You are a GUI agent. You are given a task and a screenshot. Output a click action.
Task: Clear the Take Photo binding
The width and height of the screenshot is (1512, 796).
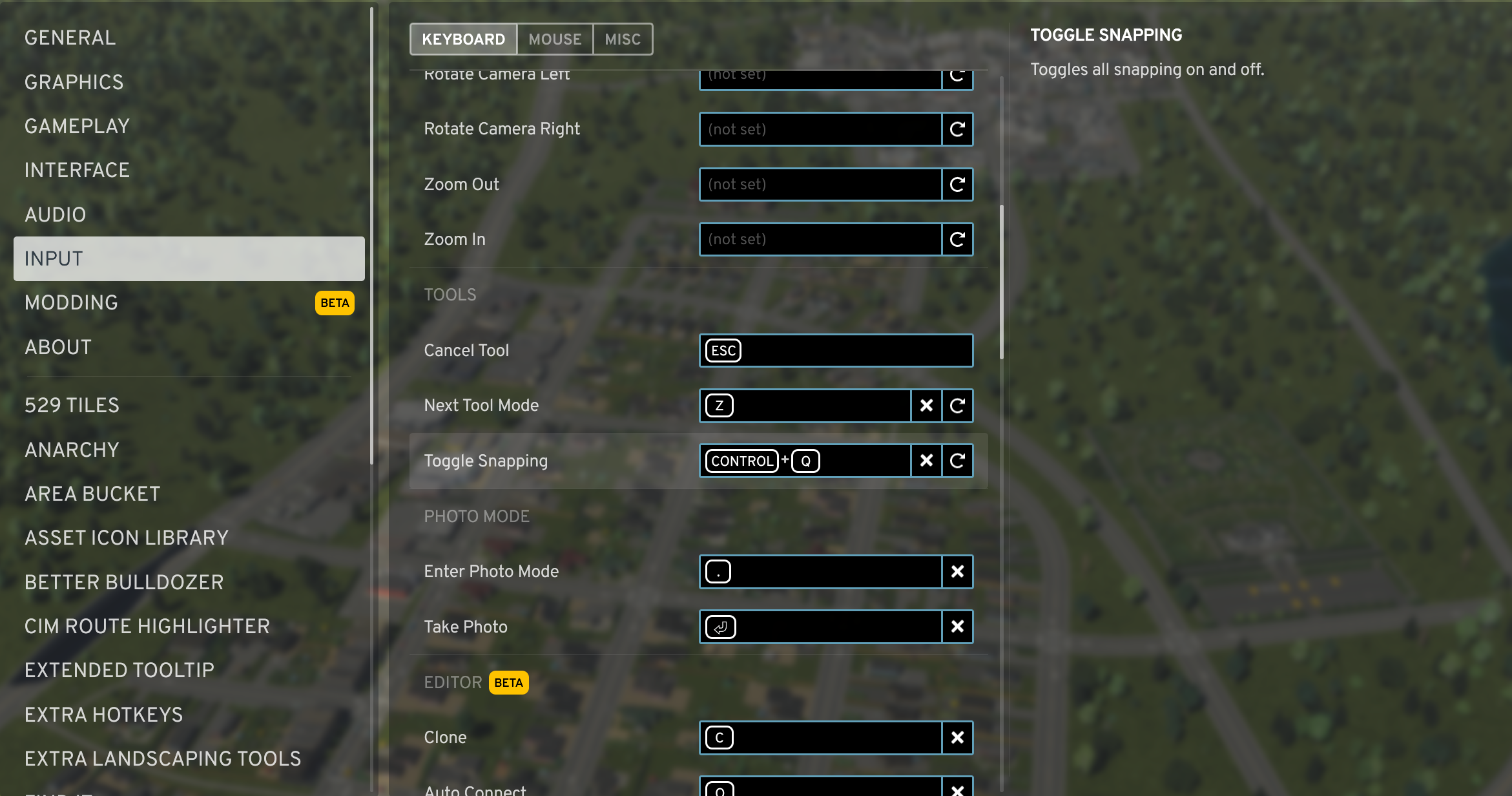tap(958, 627)
